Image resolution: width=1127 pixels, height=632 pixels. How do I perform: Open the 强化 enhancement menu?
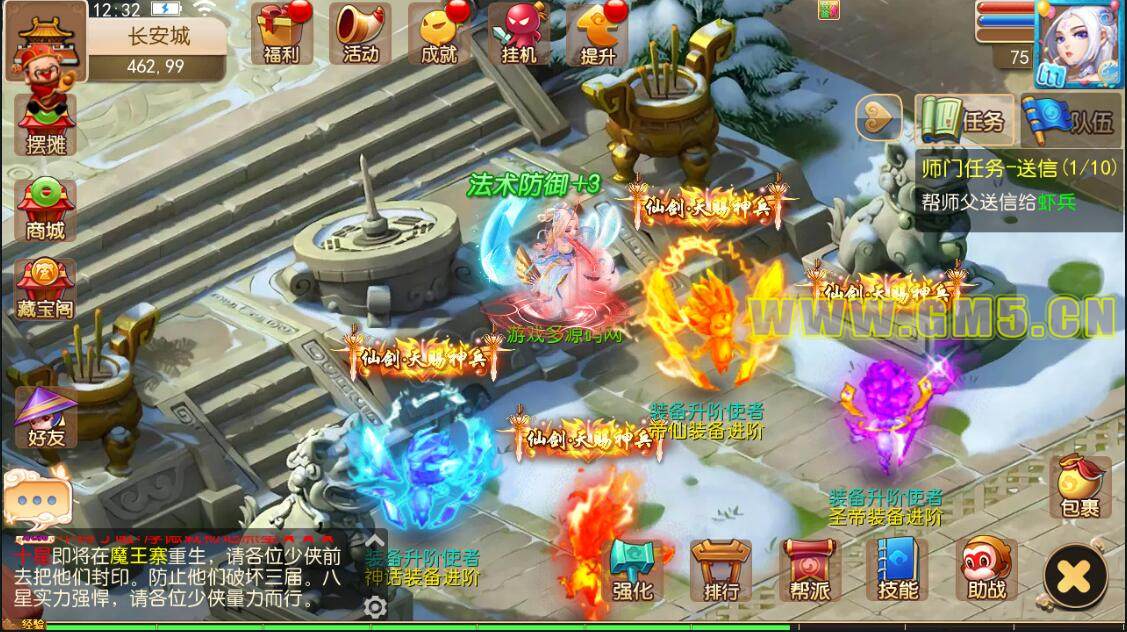coord(632,571)
